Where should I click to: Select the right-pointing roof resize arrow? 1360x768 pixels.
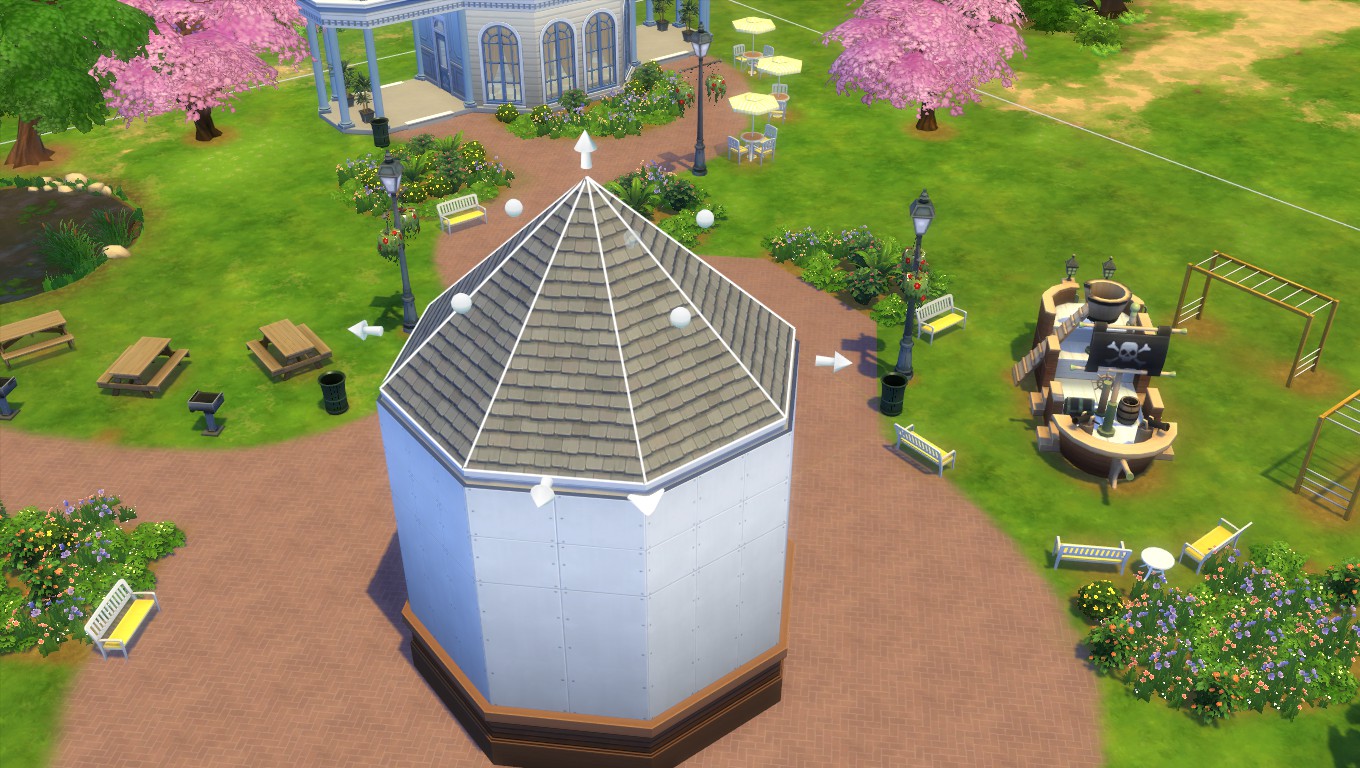click(x=833, y=361)
